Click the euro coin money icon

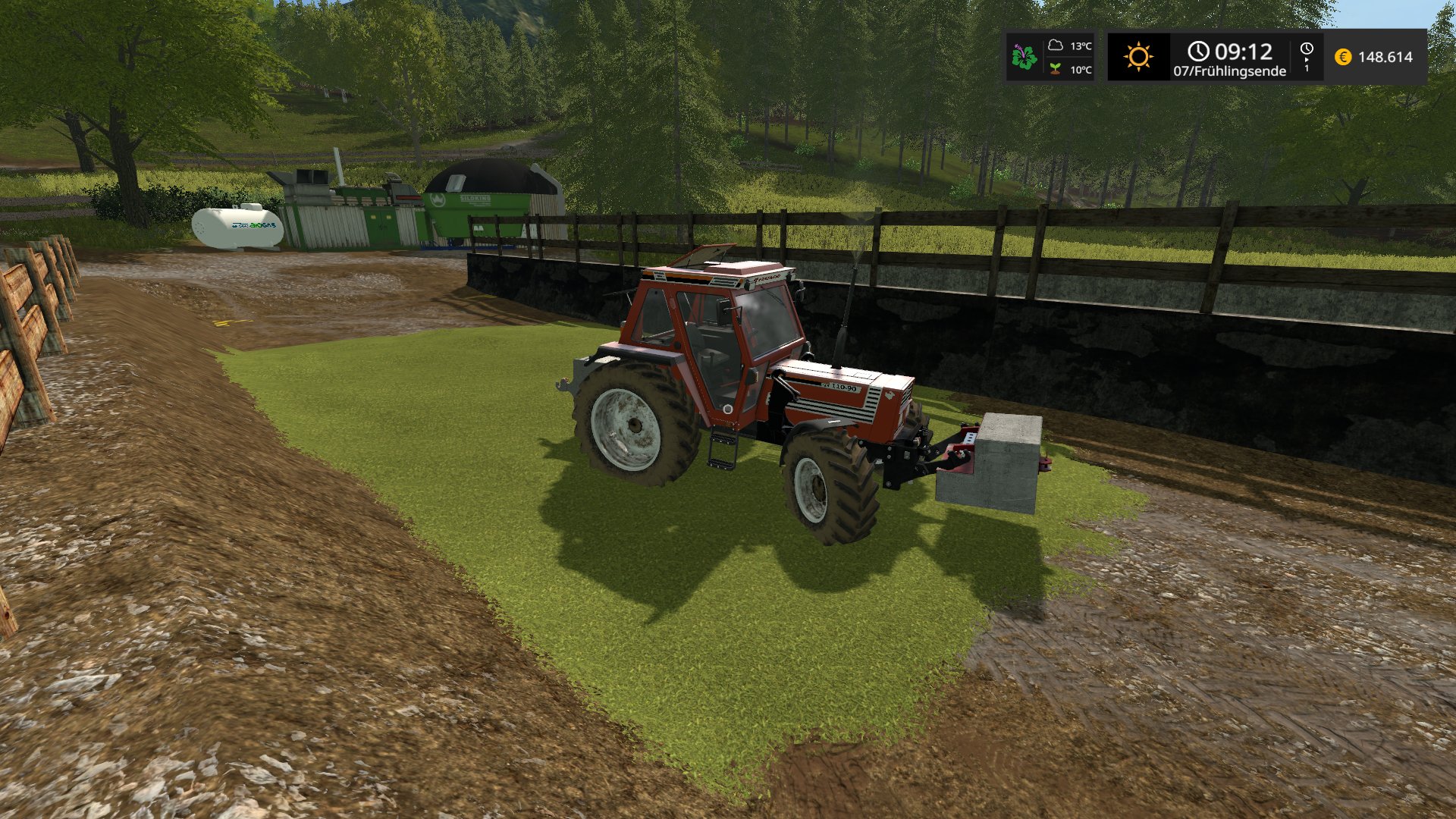click(1343, 57)
